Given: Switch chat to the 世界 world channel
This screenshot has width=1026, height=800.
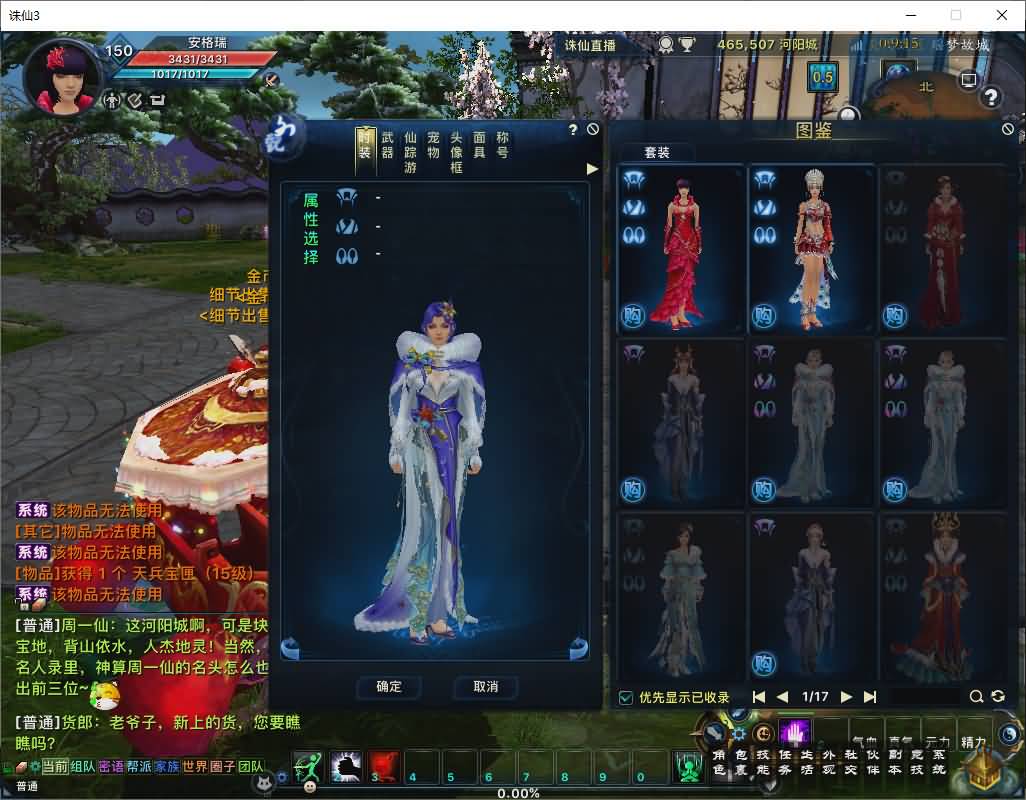Looking at the screenshot, I should (x=193, y=766).
